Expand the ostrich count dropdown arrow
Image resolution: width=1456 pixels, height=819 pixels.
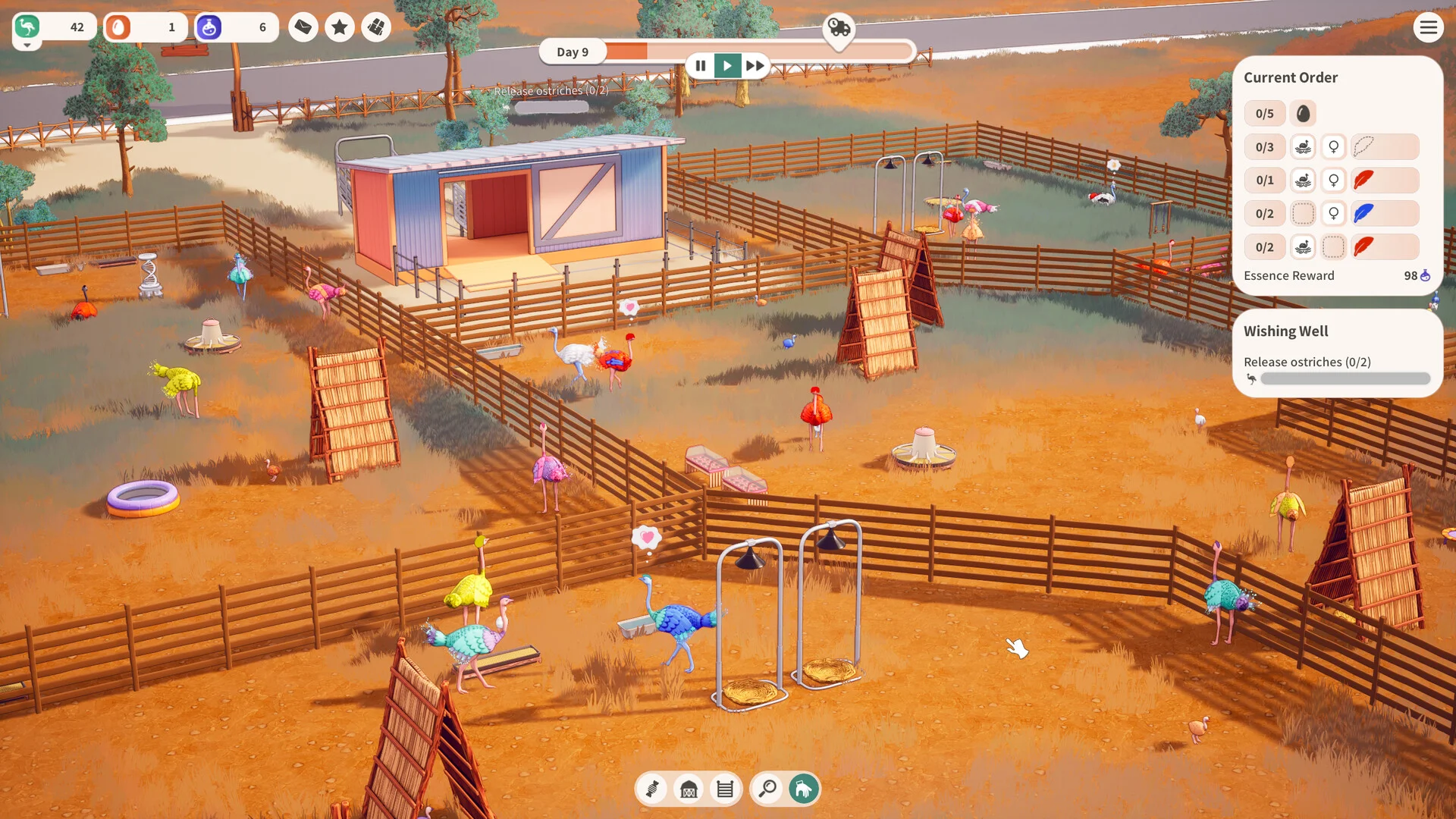coord(27,45)
